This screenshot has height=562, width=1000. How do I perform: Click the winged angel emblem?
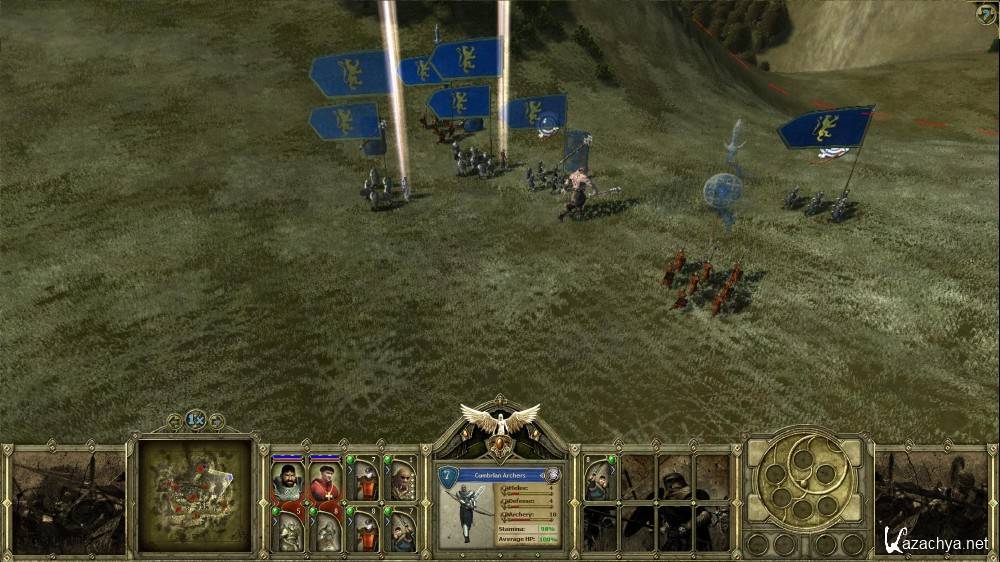[499, 420]
